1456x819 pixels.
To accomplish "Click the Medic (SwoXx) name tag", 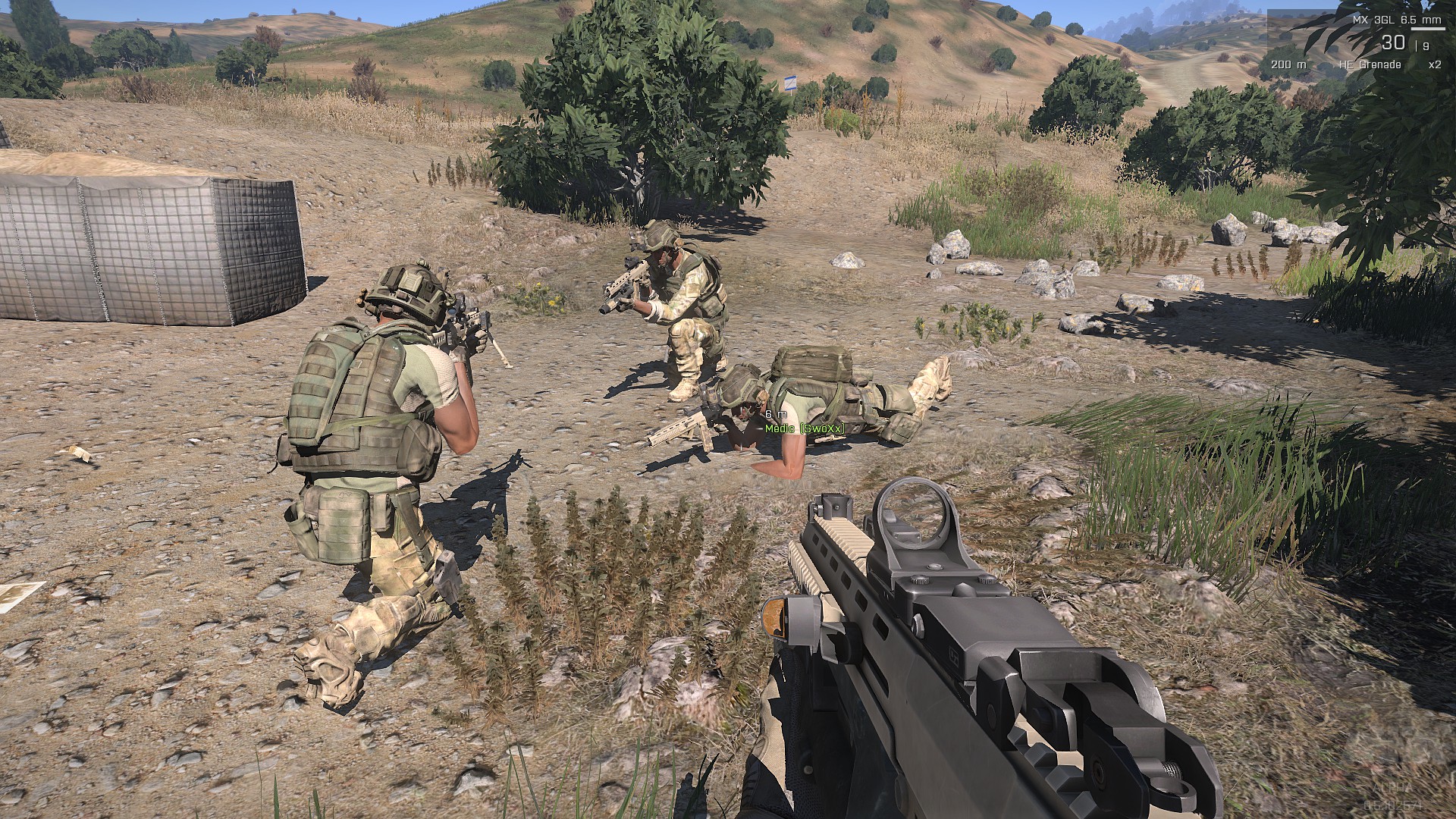I will (x=804, y=429).
